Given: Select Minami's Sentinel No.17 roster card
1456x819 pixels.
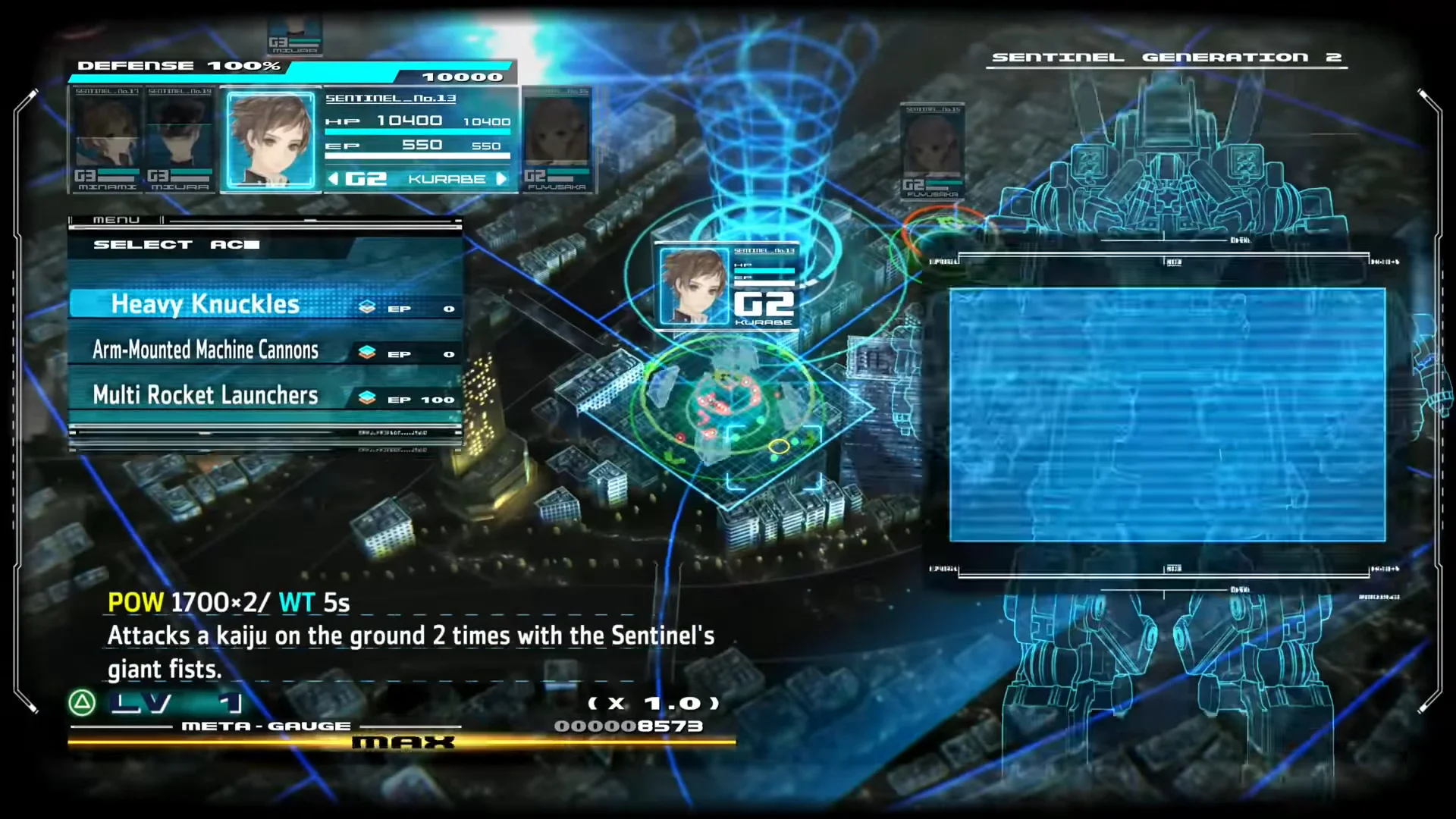Looking at the screenshot, I should point(107,139).
